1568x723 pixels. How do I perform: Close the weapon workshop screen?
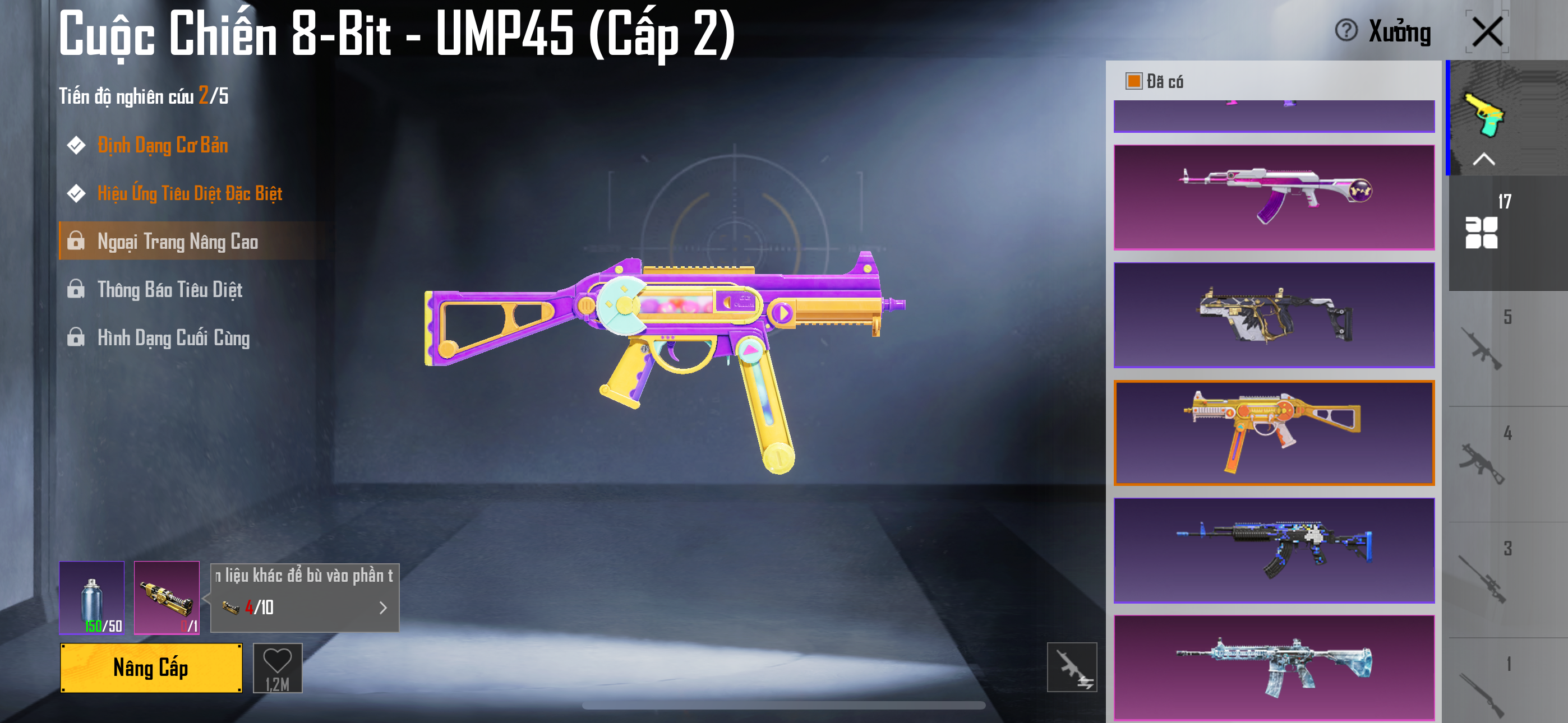[1487, 31]
